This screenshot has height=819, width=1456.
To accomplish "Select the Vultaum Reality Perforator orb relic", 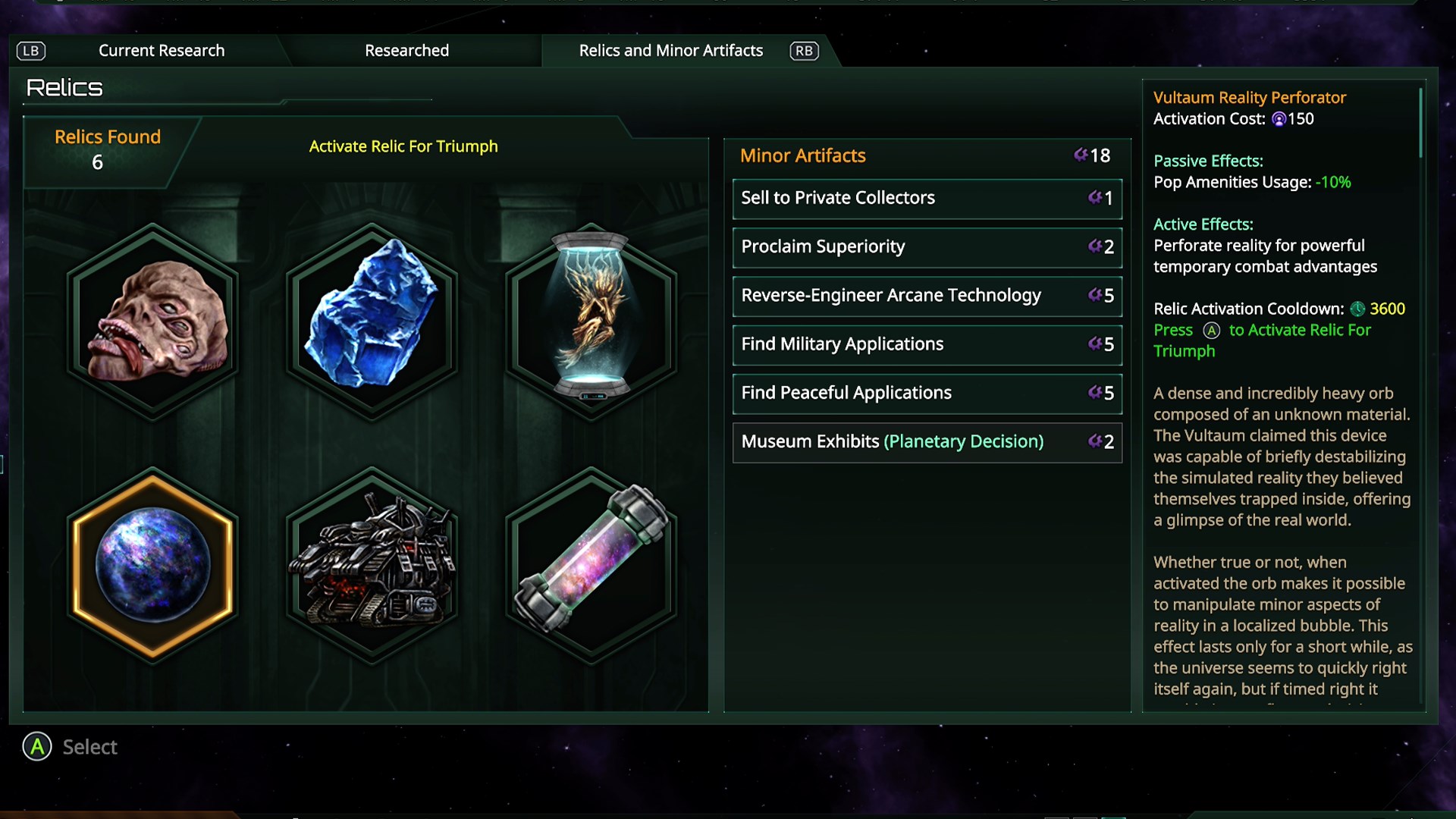I will point(152,565).
